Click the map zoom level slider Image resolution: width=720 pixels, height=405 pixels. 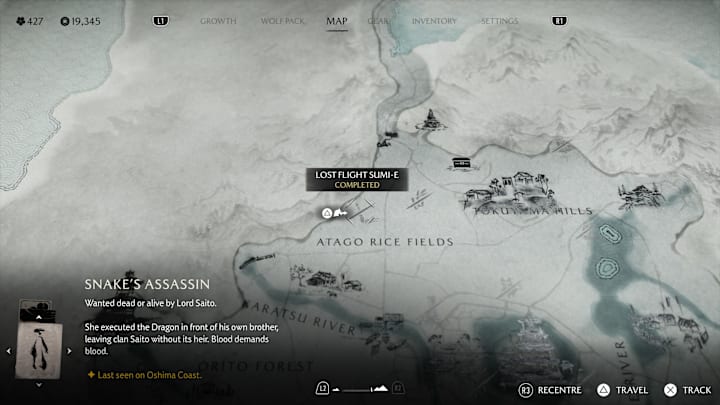(x=360, y=388)
